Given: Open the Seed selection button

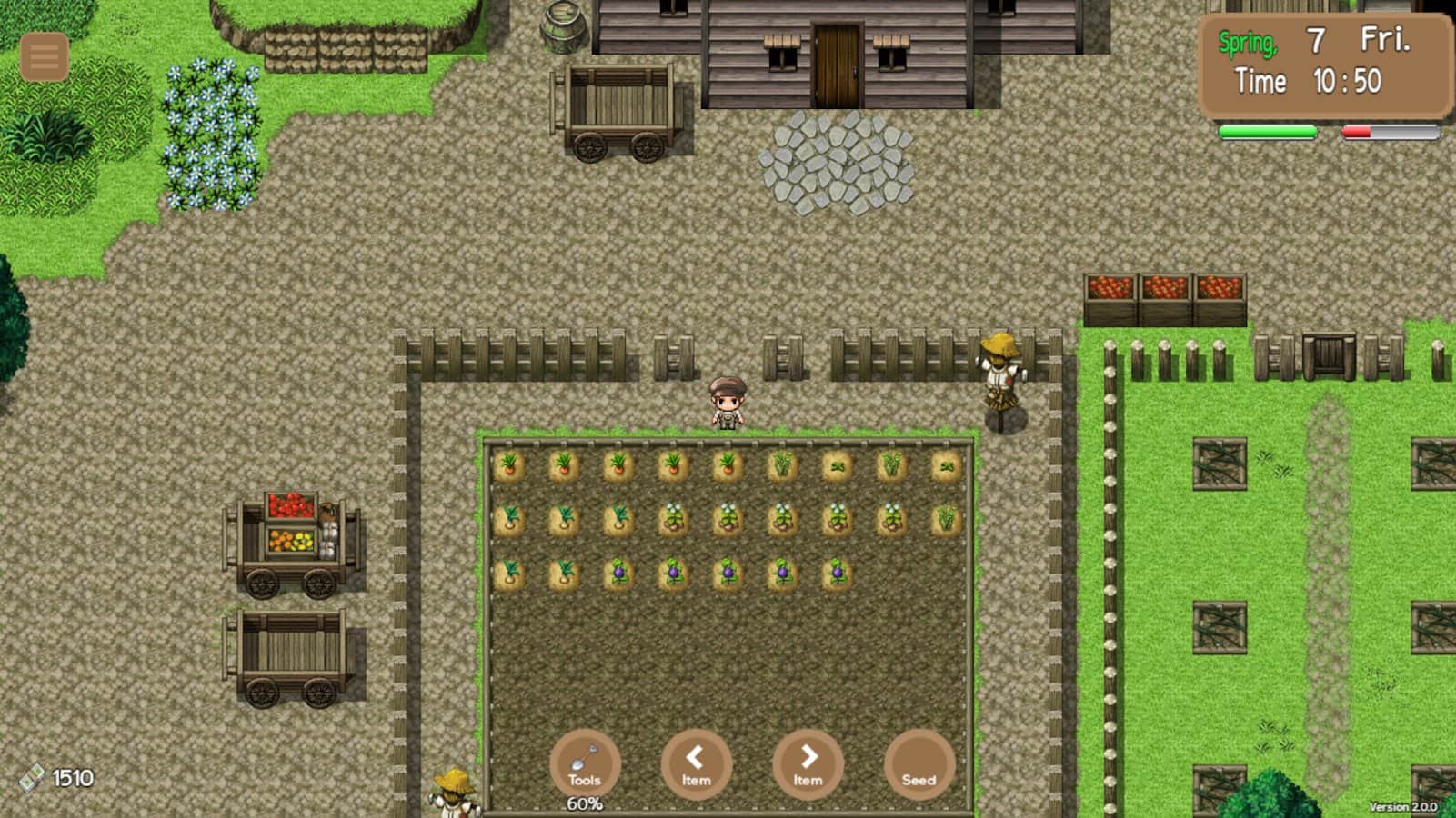Looking at the screenshot, I should pyautogui.click(x=919, y=766).
